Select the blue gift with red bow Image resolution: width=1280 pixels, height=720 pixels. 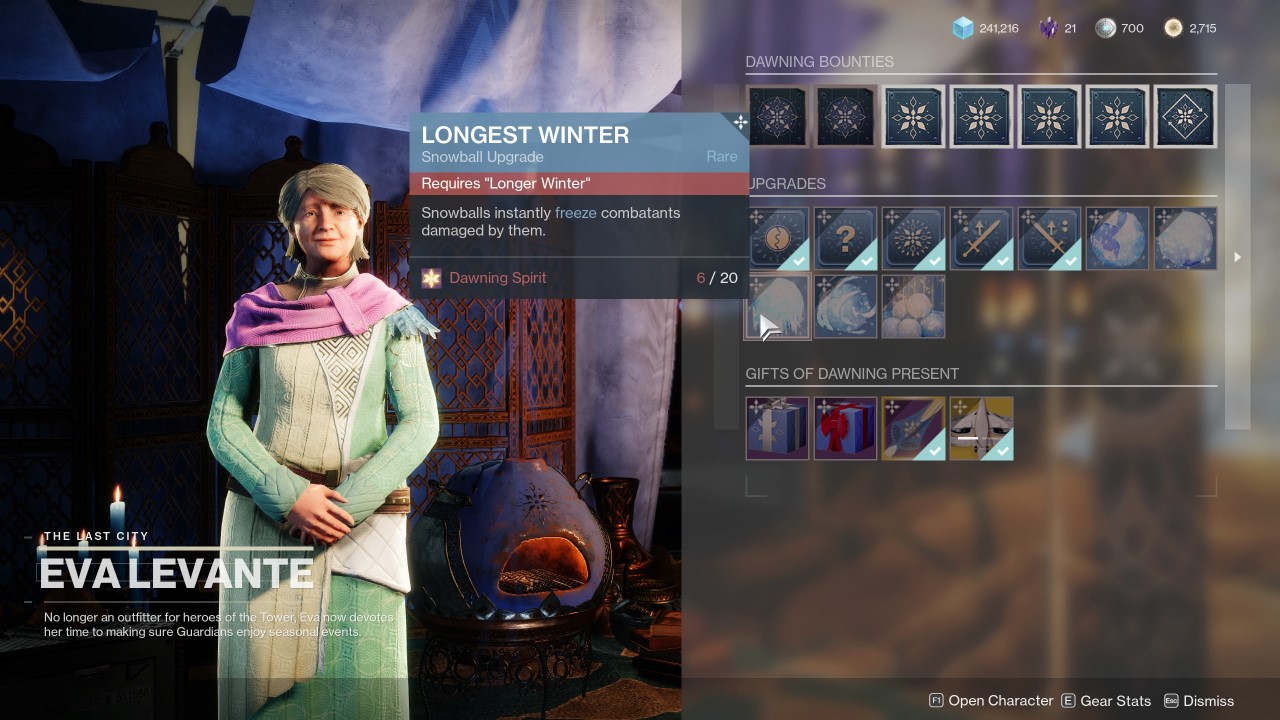tap(846, 428)
